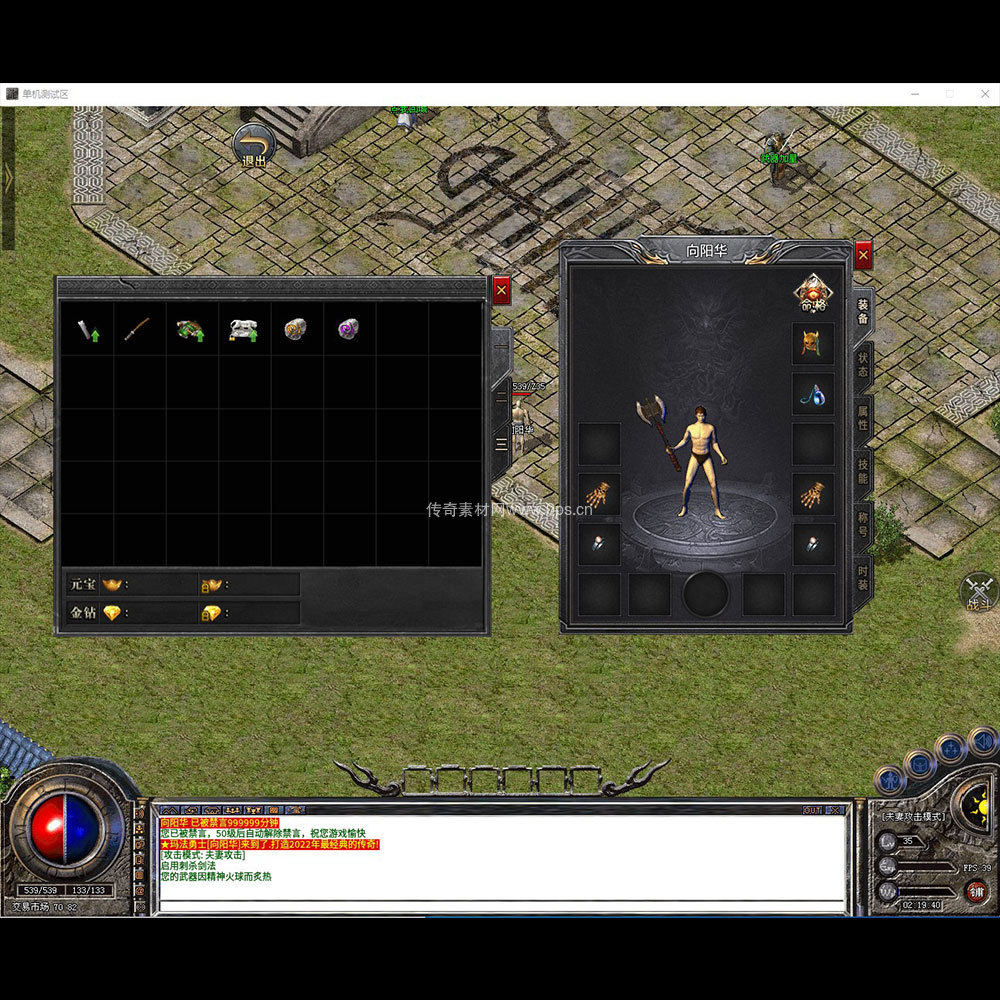This screenshot has width=1000, height=1000.
Task: Close the game window
Action: (x=982, y=94)
